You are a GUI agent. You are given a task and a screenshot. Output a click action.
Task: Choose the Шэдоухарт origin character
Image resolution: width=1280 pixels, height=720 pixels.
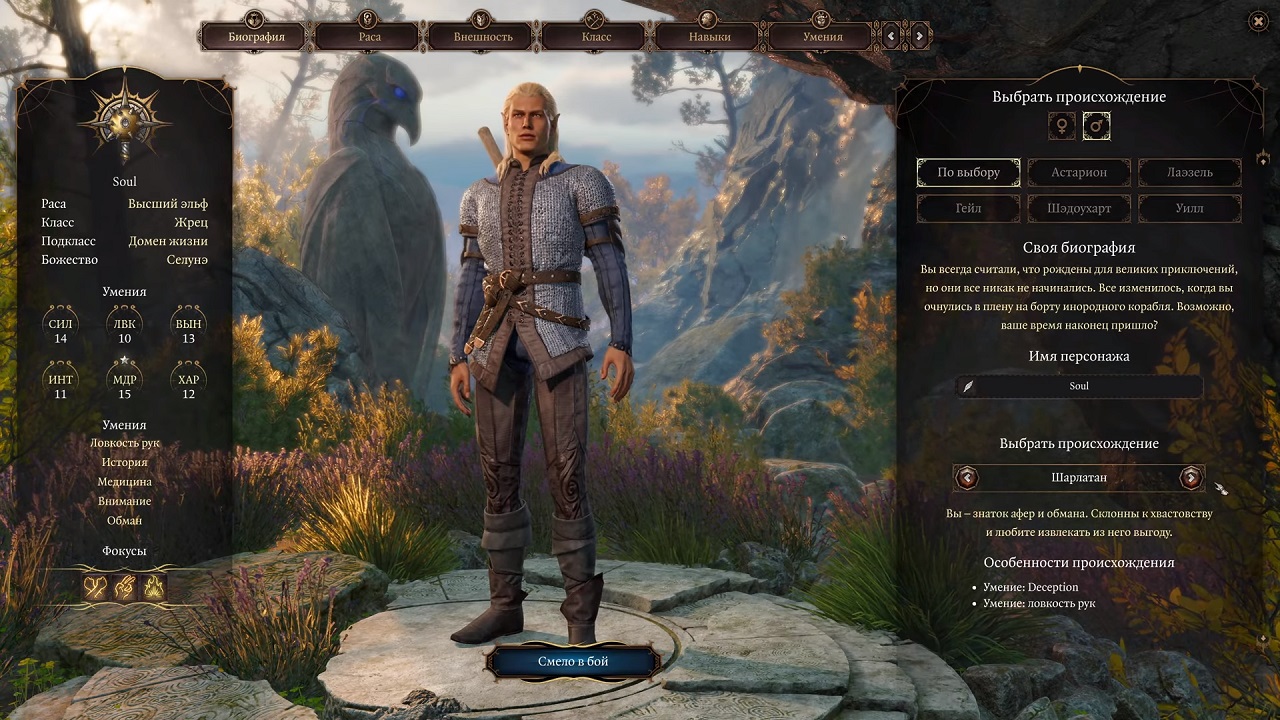pyautogui.click(x=1079, y=208)
